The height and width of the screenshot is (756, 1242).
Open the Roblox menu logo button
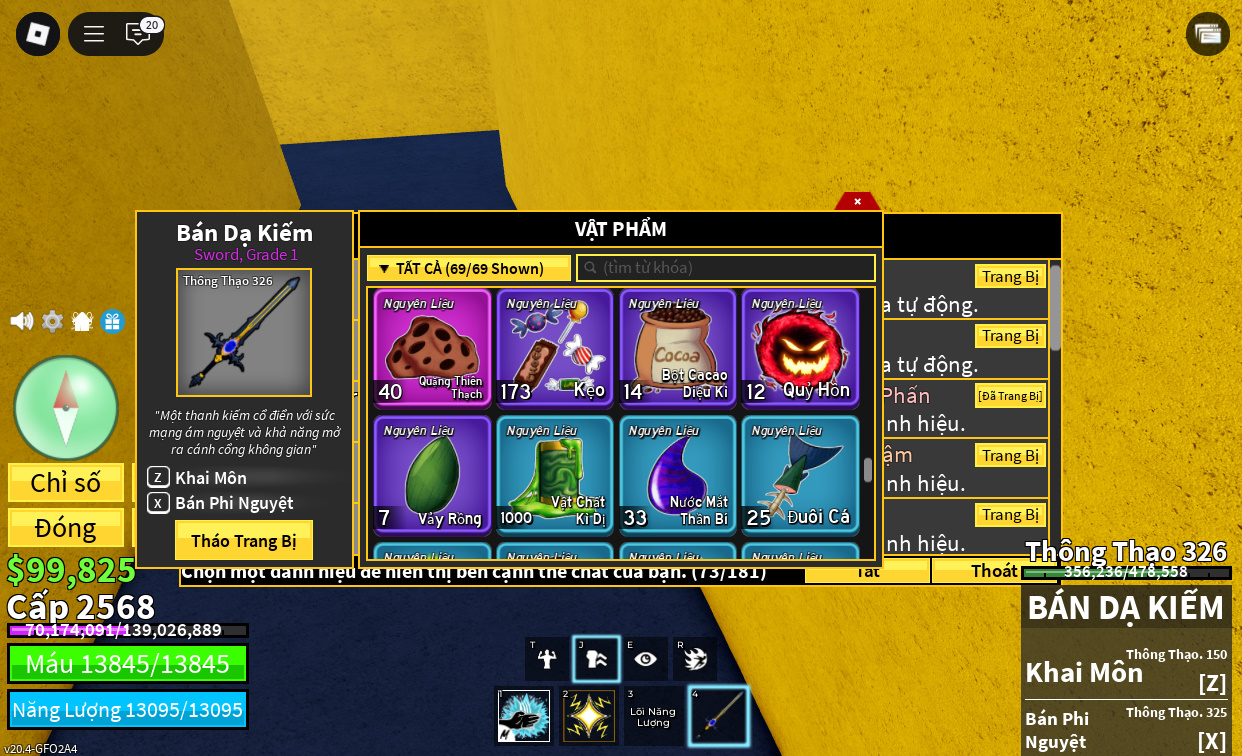pos(38,34)
